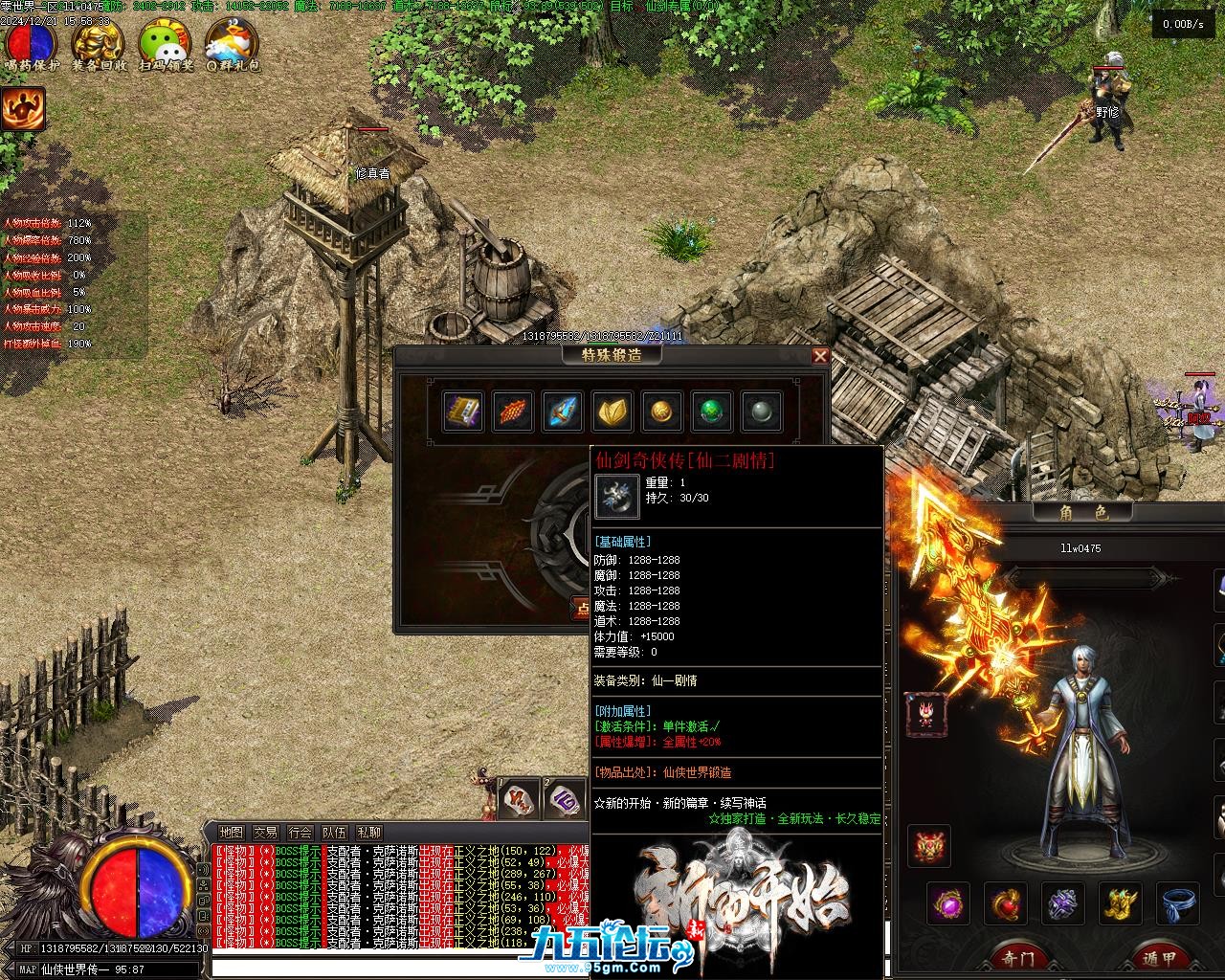Open the 遁甲 character page

pos(1159,957)
